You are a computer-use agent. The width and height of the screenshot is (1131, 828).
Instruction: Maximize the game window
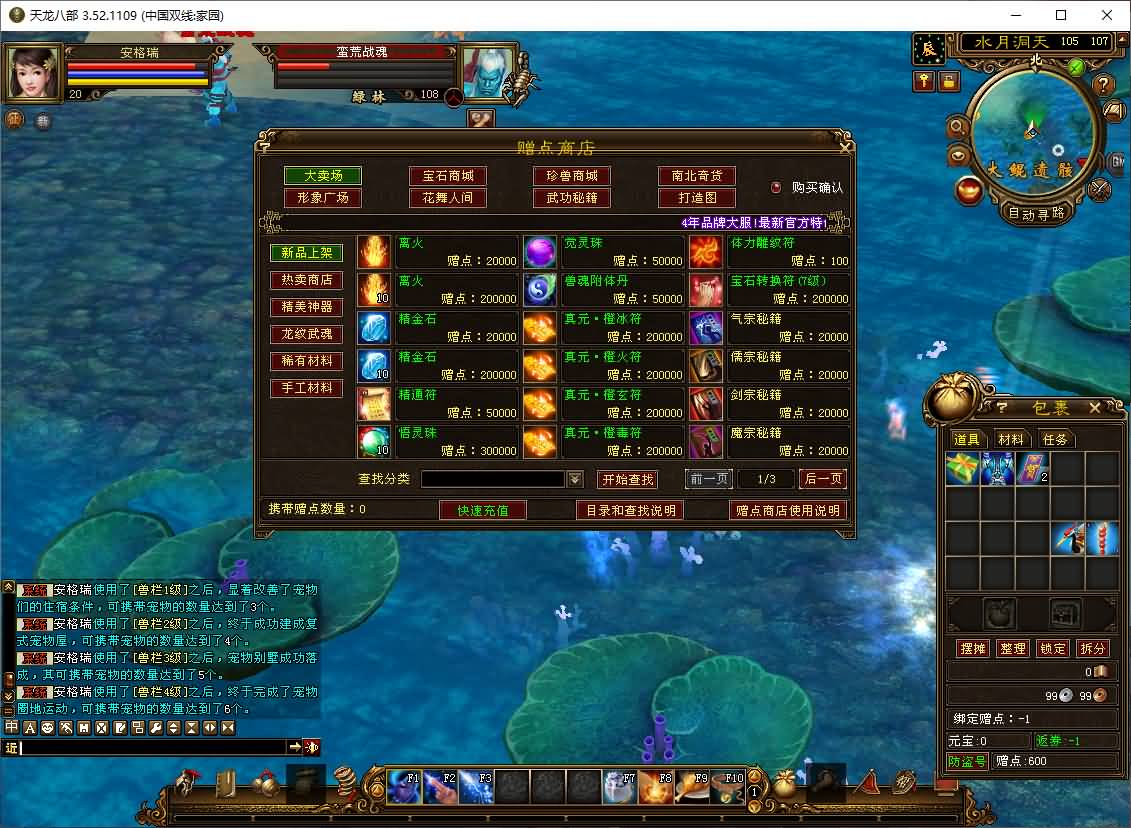1061,15
